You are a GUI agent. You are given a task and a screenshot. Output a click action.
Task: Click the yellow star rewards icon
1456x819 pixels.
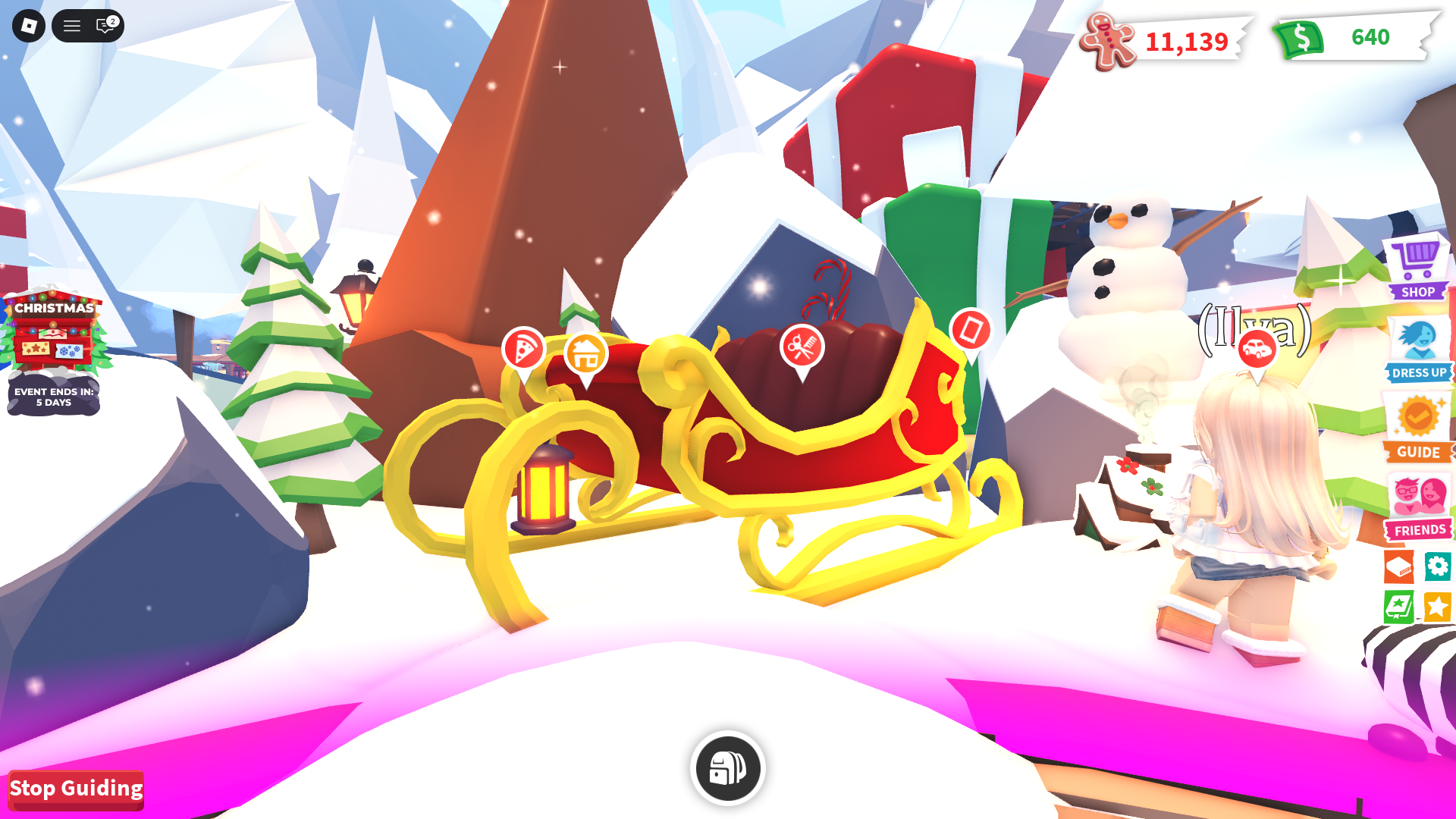1437,607
